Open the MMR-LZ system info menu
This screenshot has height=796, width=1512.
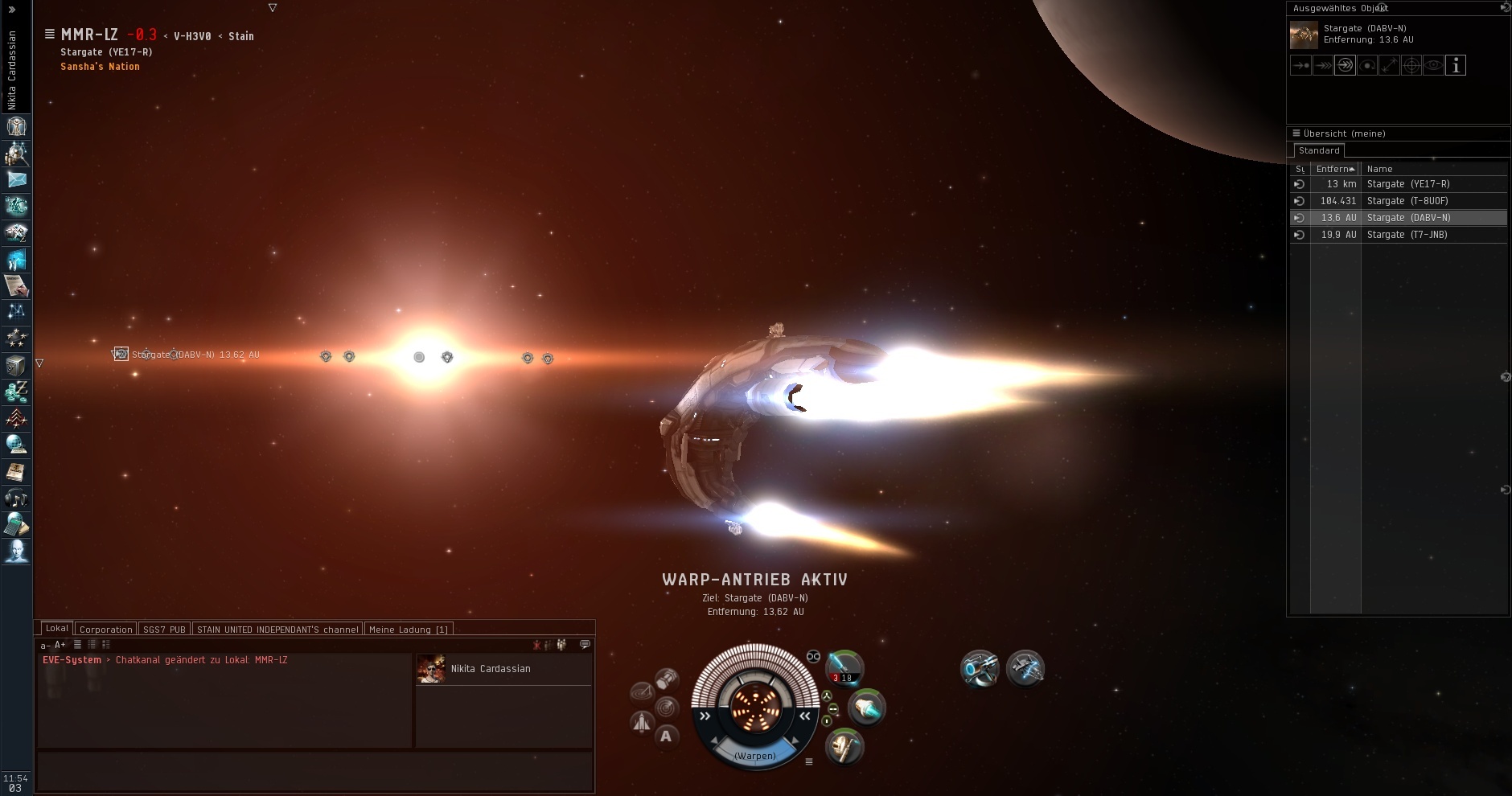pyautogui.click(x=50, y=35)
